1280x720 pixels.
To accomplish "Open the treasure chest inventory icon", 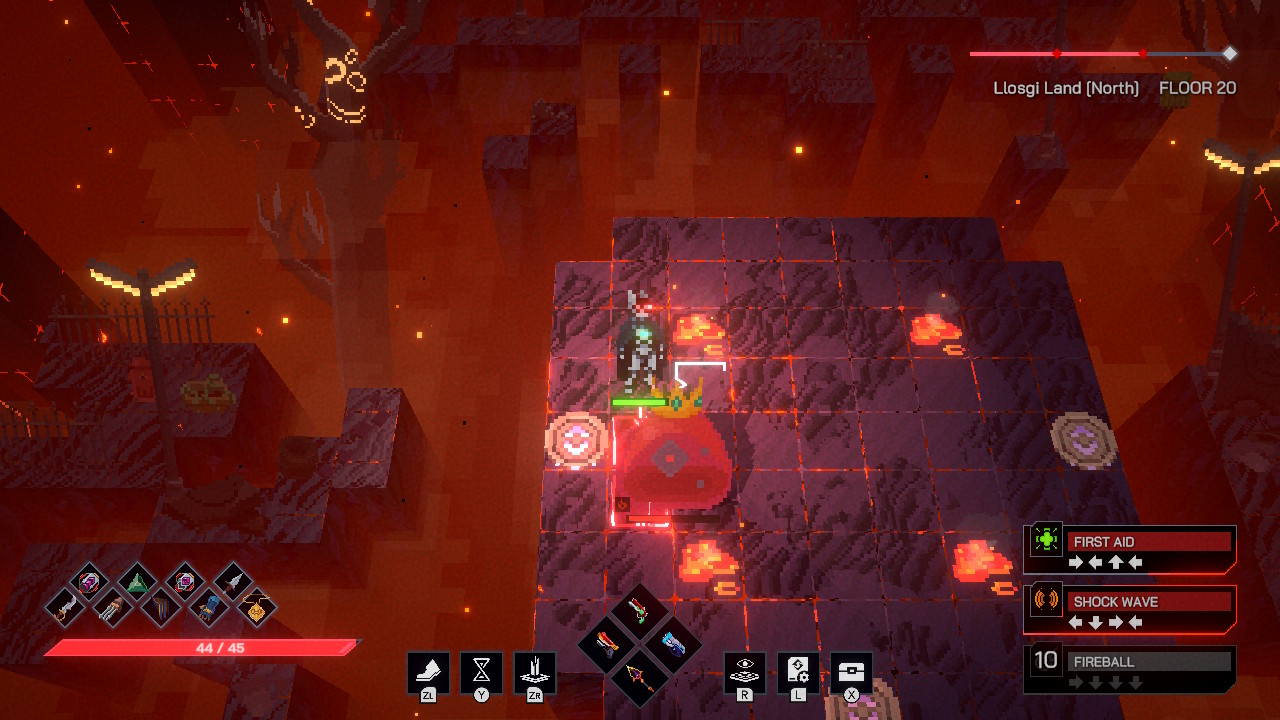I will [x=851, y=671].
